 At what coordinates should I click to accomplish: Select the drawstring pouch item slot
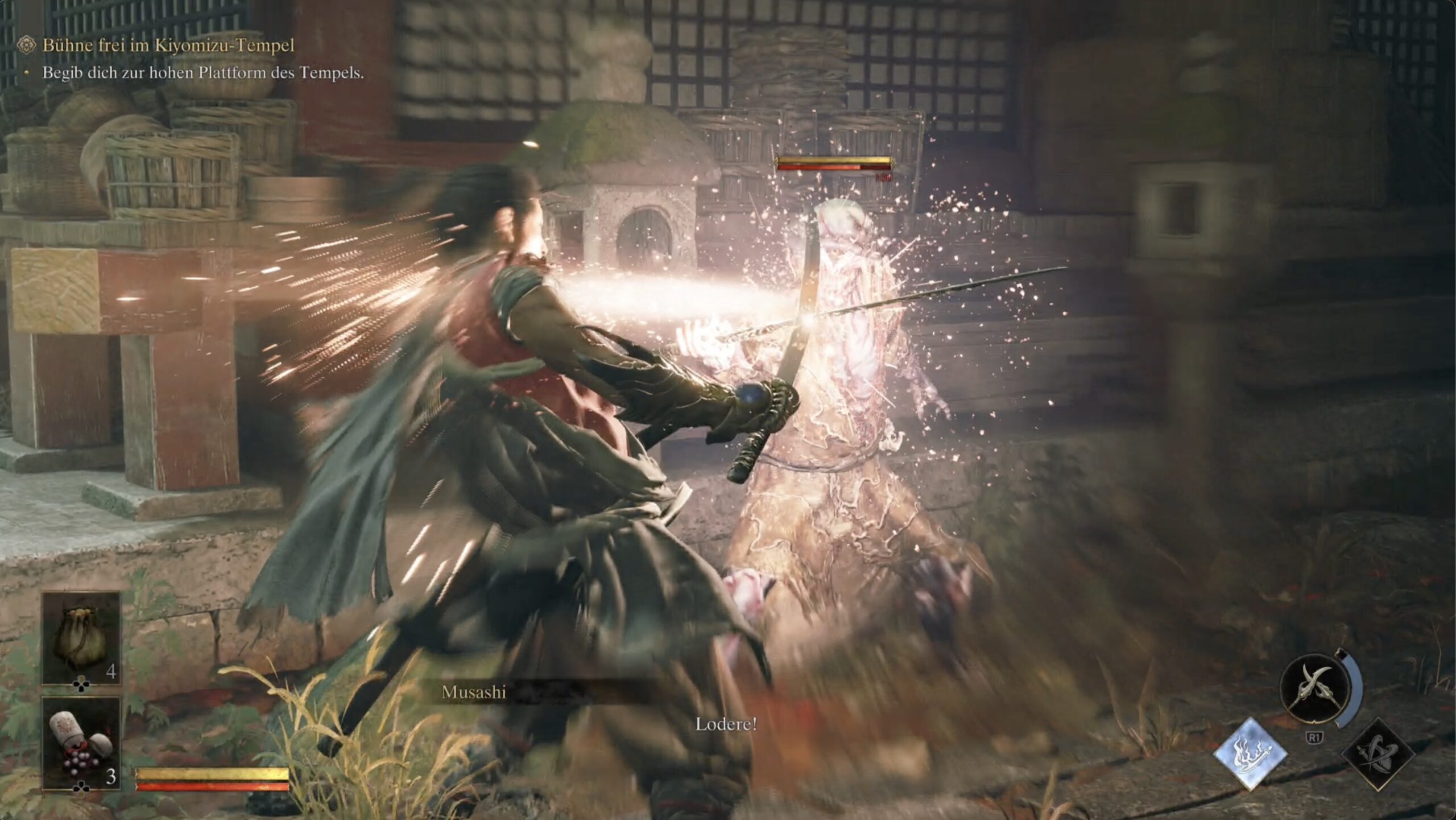coord(81,637)
